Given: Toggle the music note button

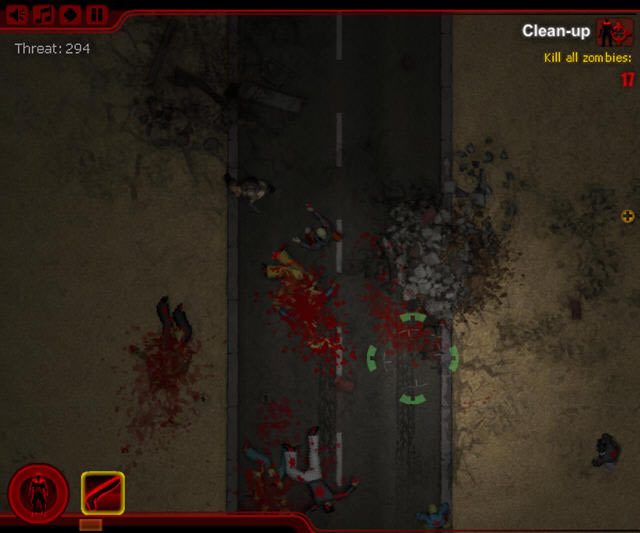Looking at the screenshot, I should click(x=44, y=15).
